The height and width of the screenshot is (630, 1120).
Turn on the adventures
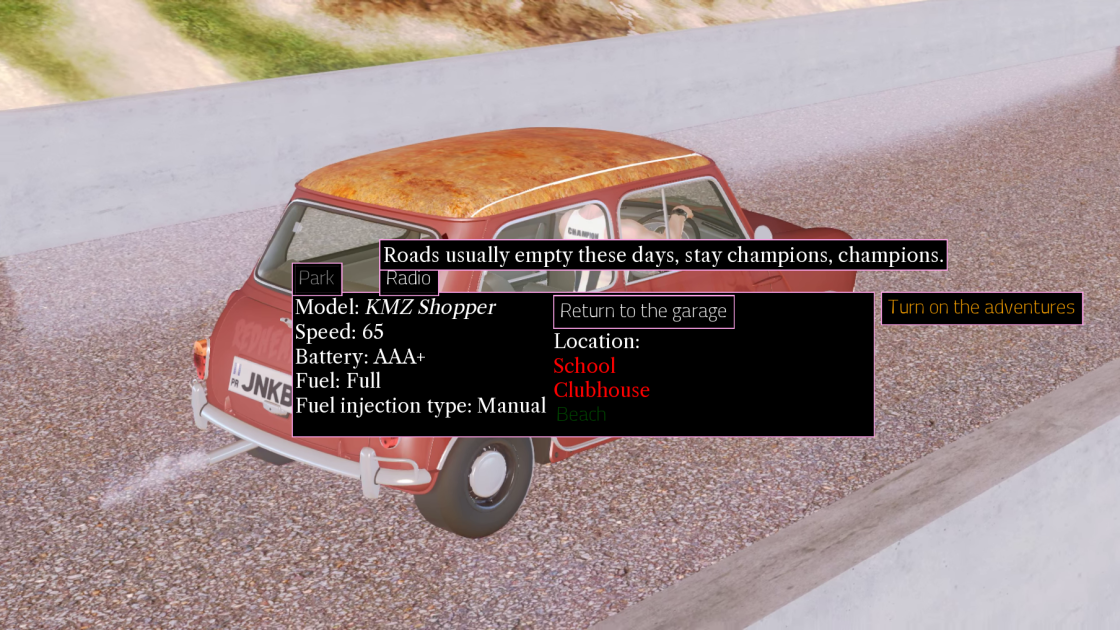981,307
